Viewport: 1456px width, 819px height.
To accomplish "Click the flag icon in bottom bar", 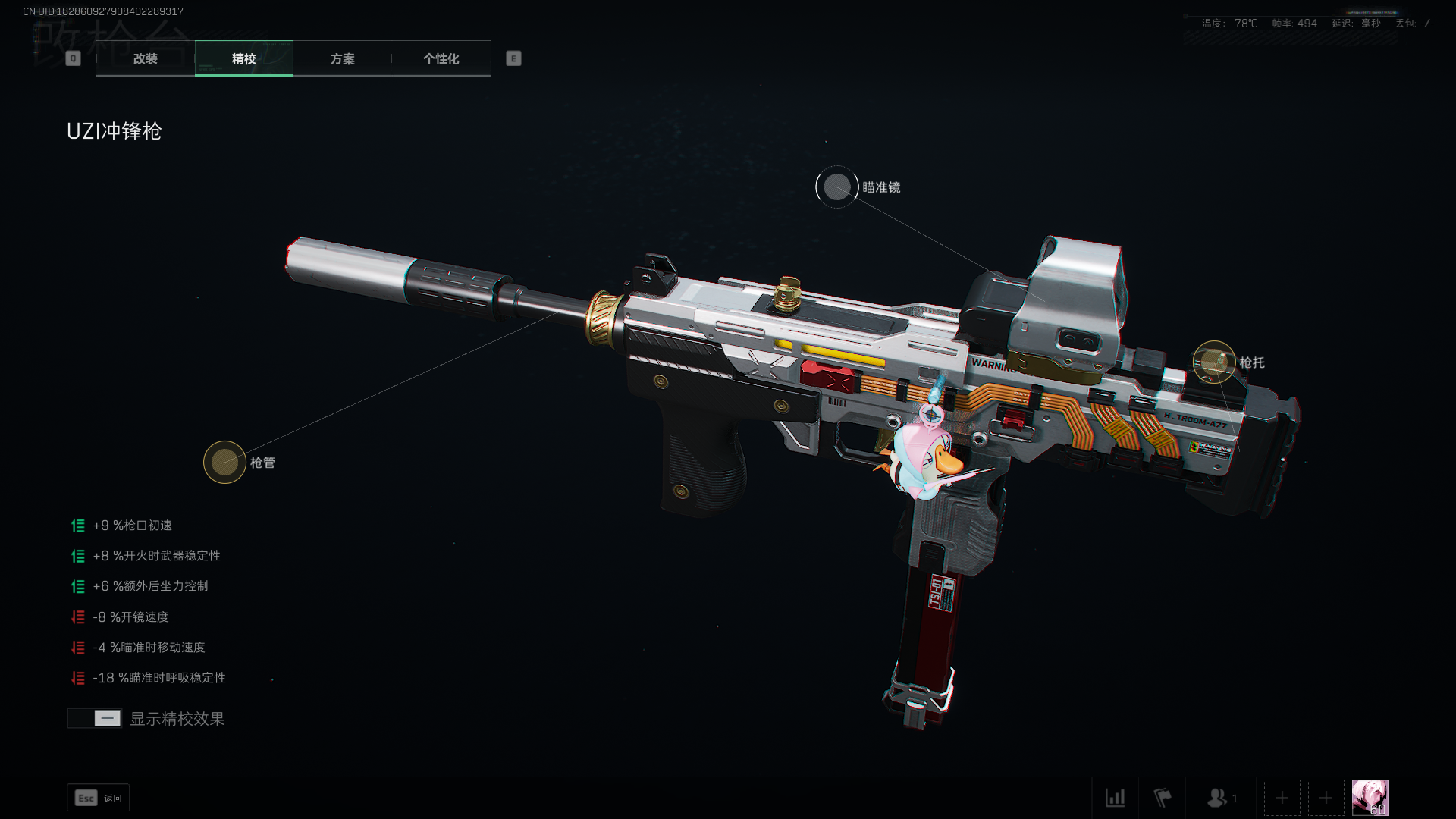I will (x=1162, y=798).
